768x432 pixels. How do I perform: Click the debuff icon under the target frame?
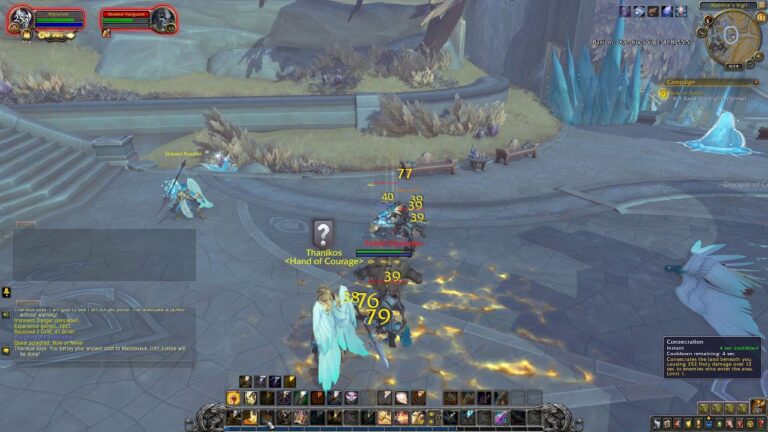coord(106,33)
